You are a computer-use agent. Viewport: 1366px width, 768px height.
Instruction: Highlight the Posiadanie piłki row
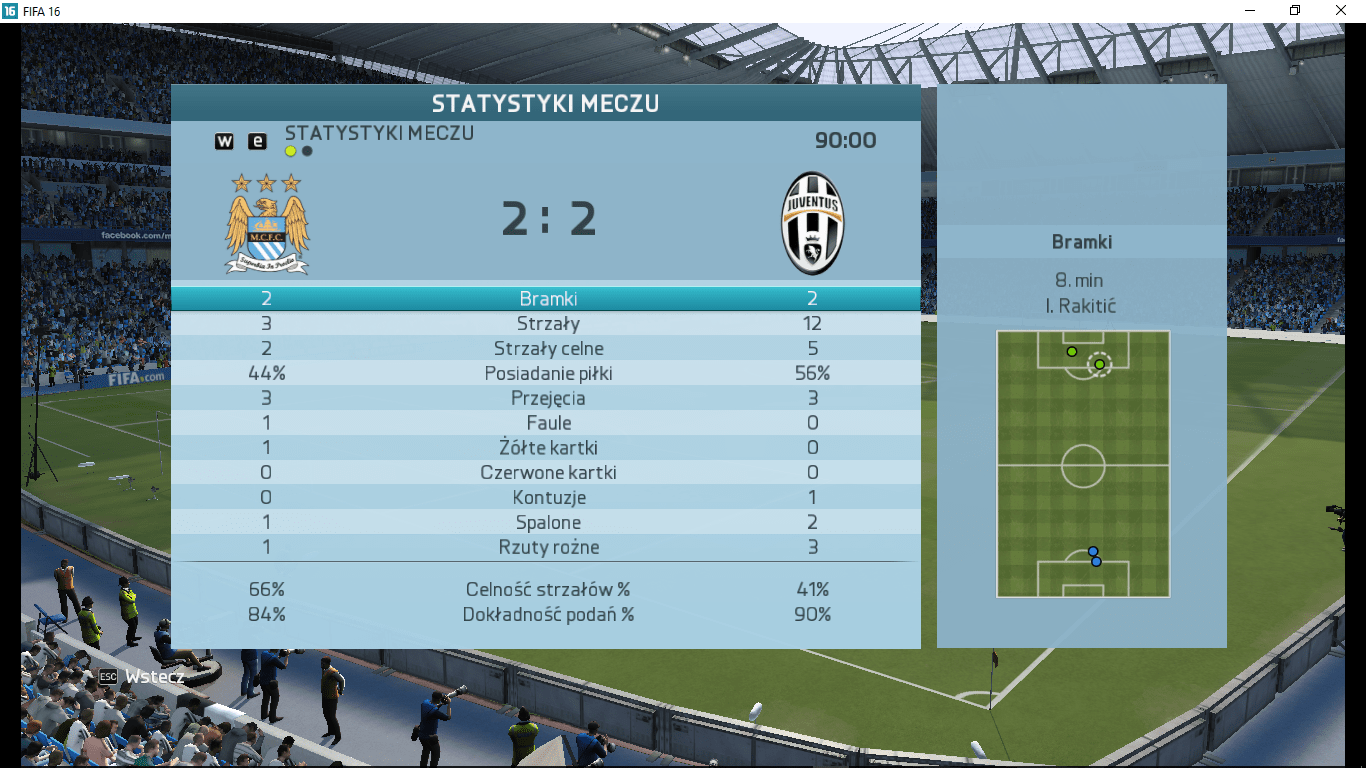tap(547, 374)
